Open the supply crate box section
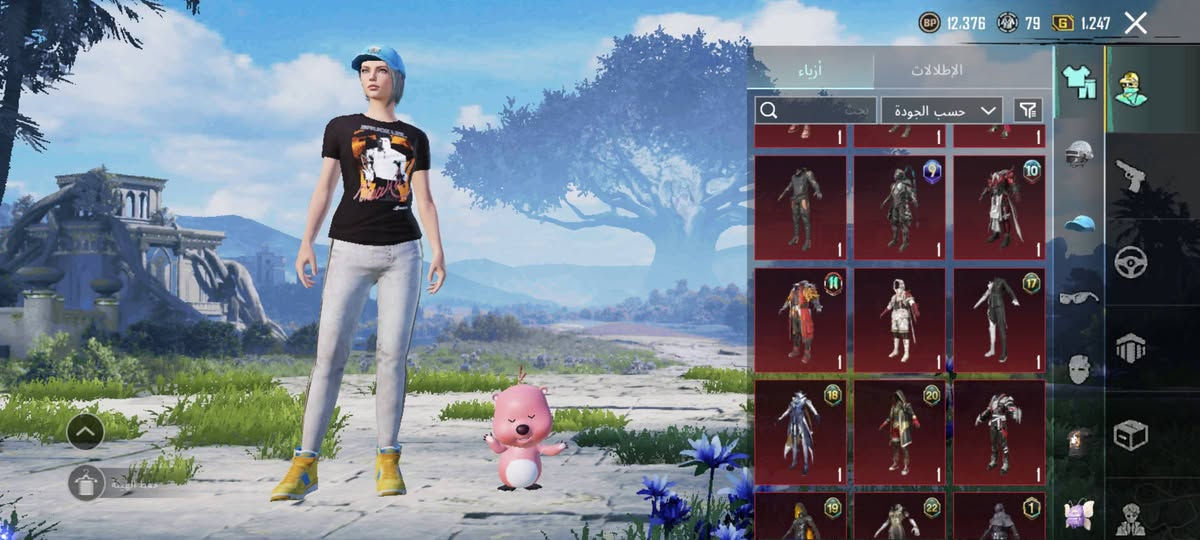Viewport: 1200px width, 540px height. click(x=1130, y=434)
